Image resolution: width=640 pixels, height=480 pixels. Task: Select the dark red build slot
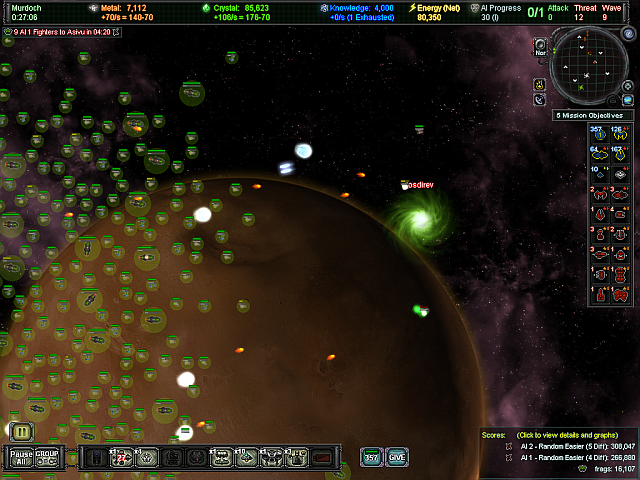[321, 458]
